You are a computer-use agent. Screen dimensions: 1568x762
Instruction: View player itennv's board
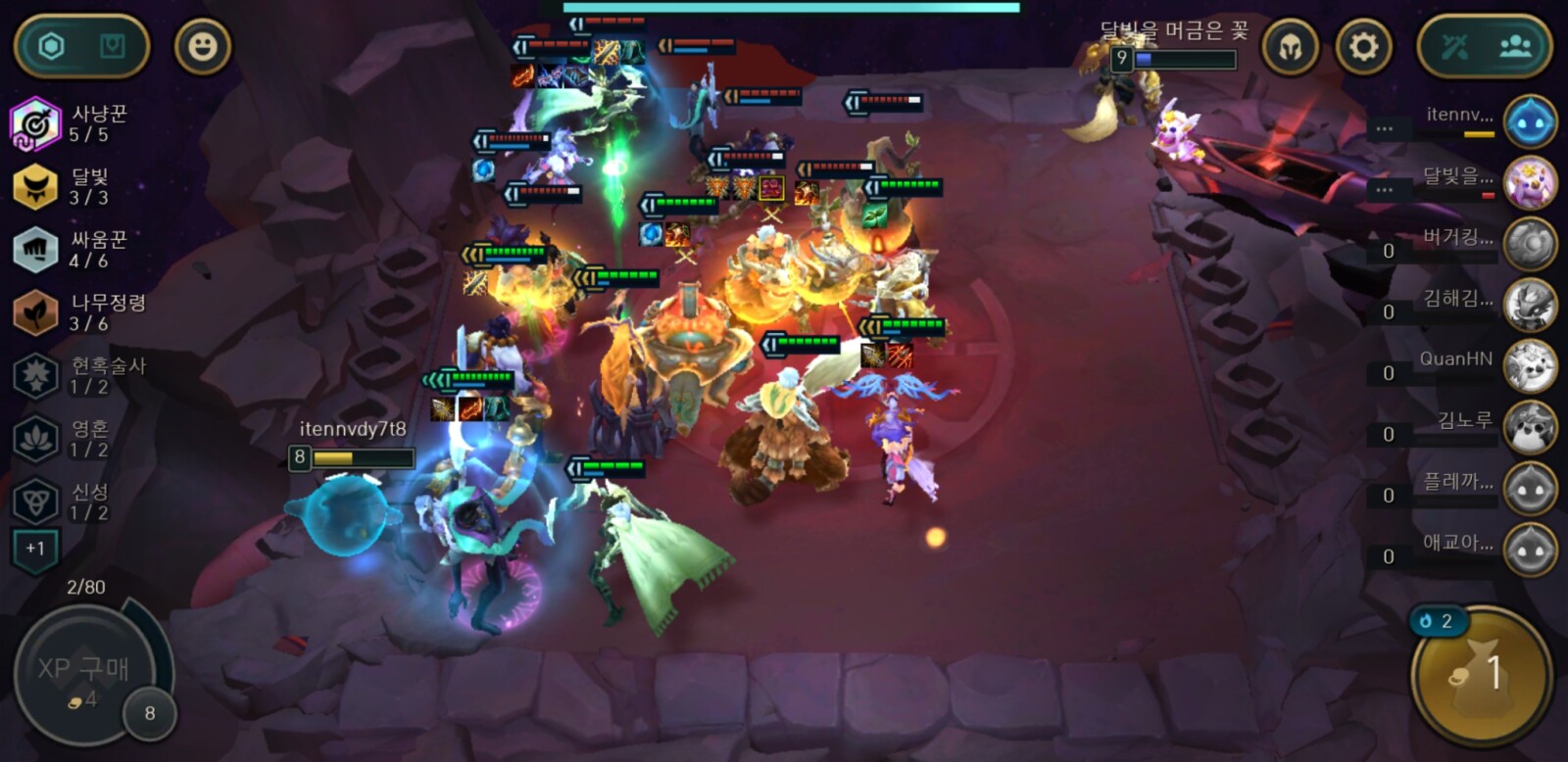[1529, 121]
